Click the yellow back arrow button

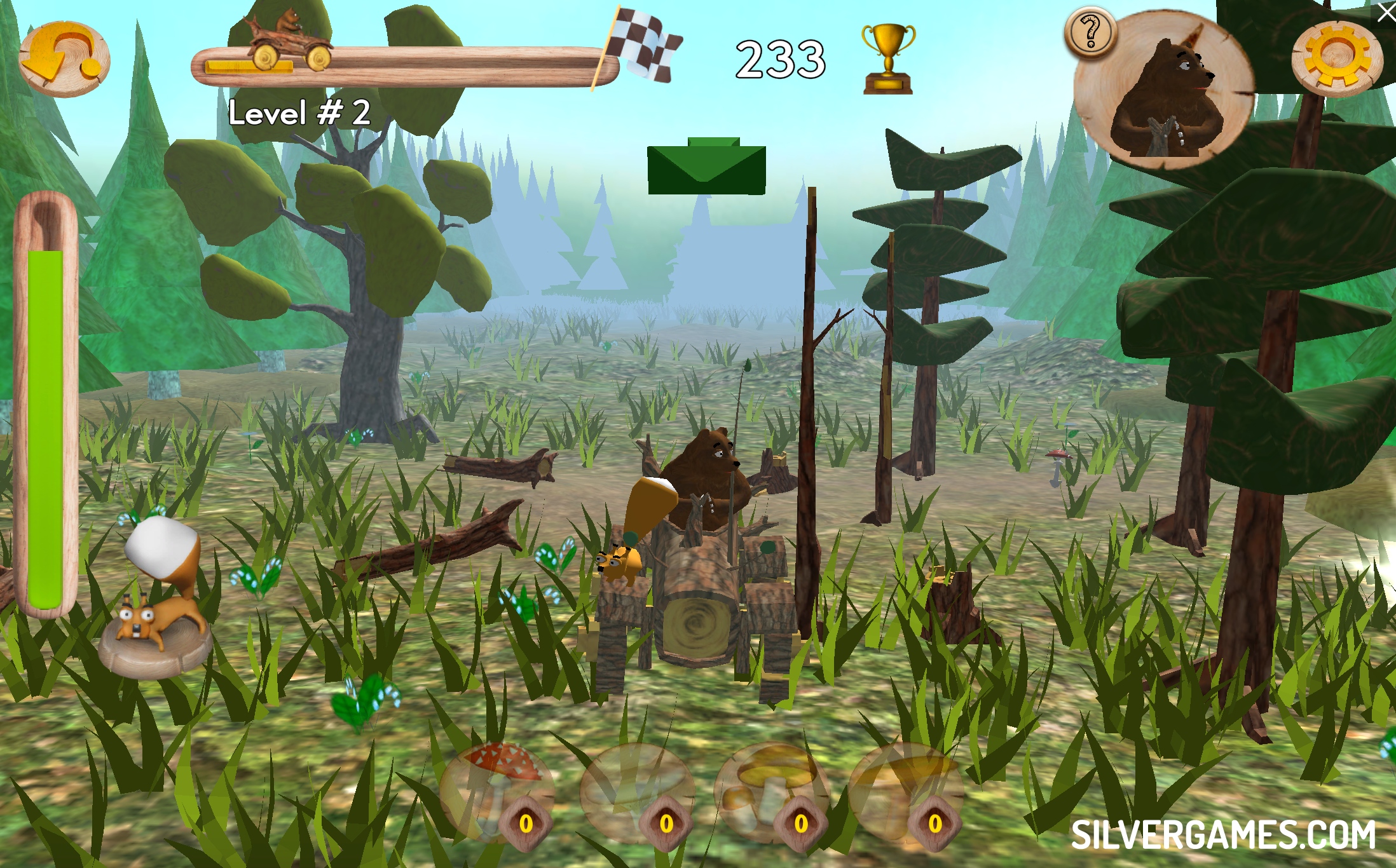64,59
